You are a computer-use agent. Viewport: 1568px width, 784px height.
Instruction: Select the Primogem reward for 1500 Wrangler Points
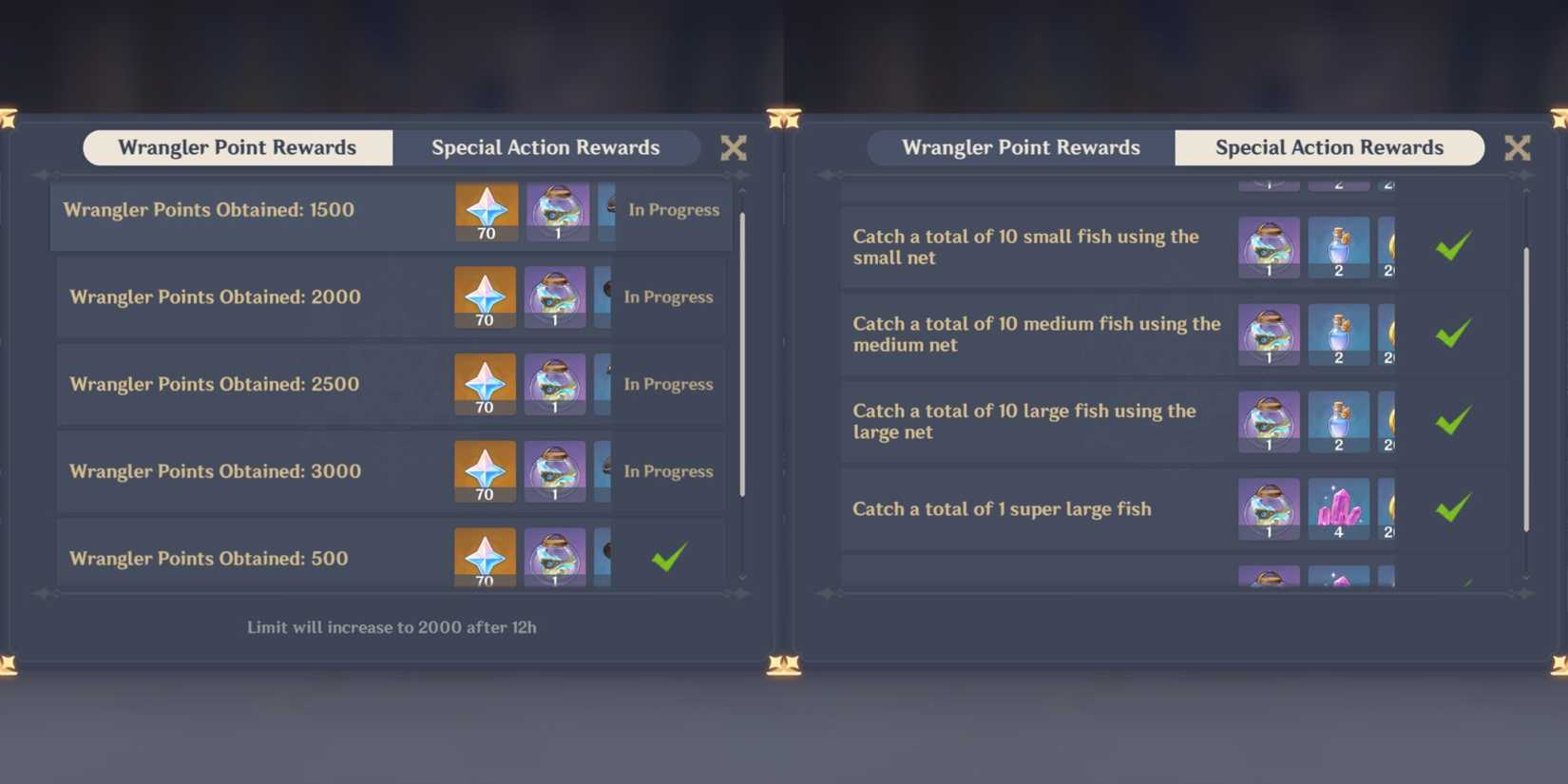[x=486, y=210]
